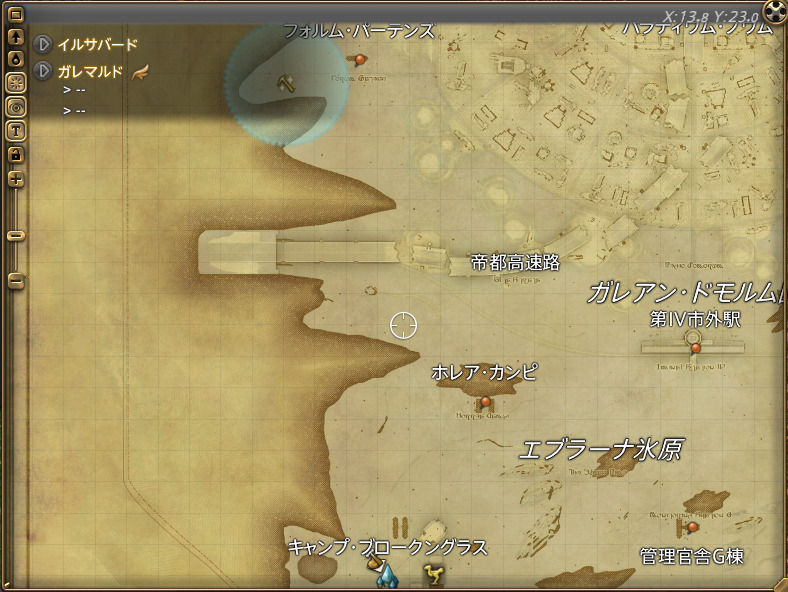Image resolution: width=788 pixels, height=592 pixels.
Task: Click the padlock map lock button
Action: [x=16, y=154]
